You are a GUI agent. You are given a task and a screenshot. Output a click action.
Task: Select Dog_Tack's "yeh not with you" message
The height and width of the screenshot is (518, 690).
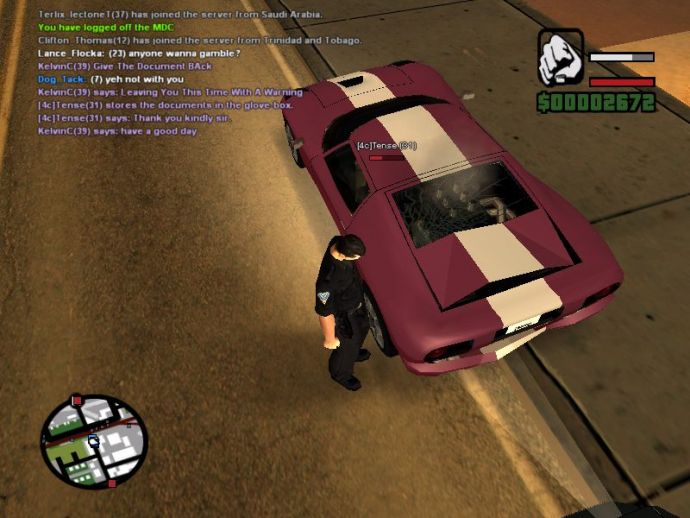(x=110, y=79)
